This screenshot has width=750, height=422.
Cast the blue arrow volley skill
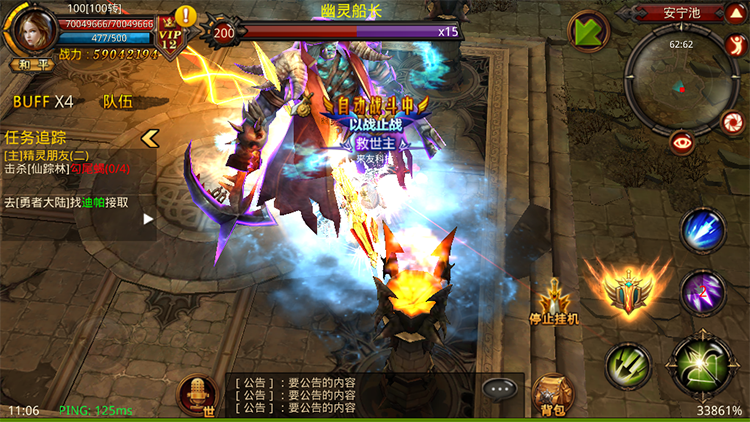[x=703, y=231]
